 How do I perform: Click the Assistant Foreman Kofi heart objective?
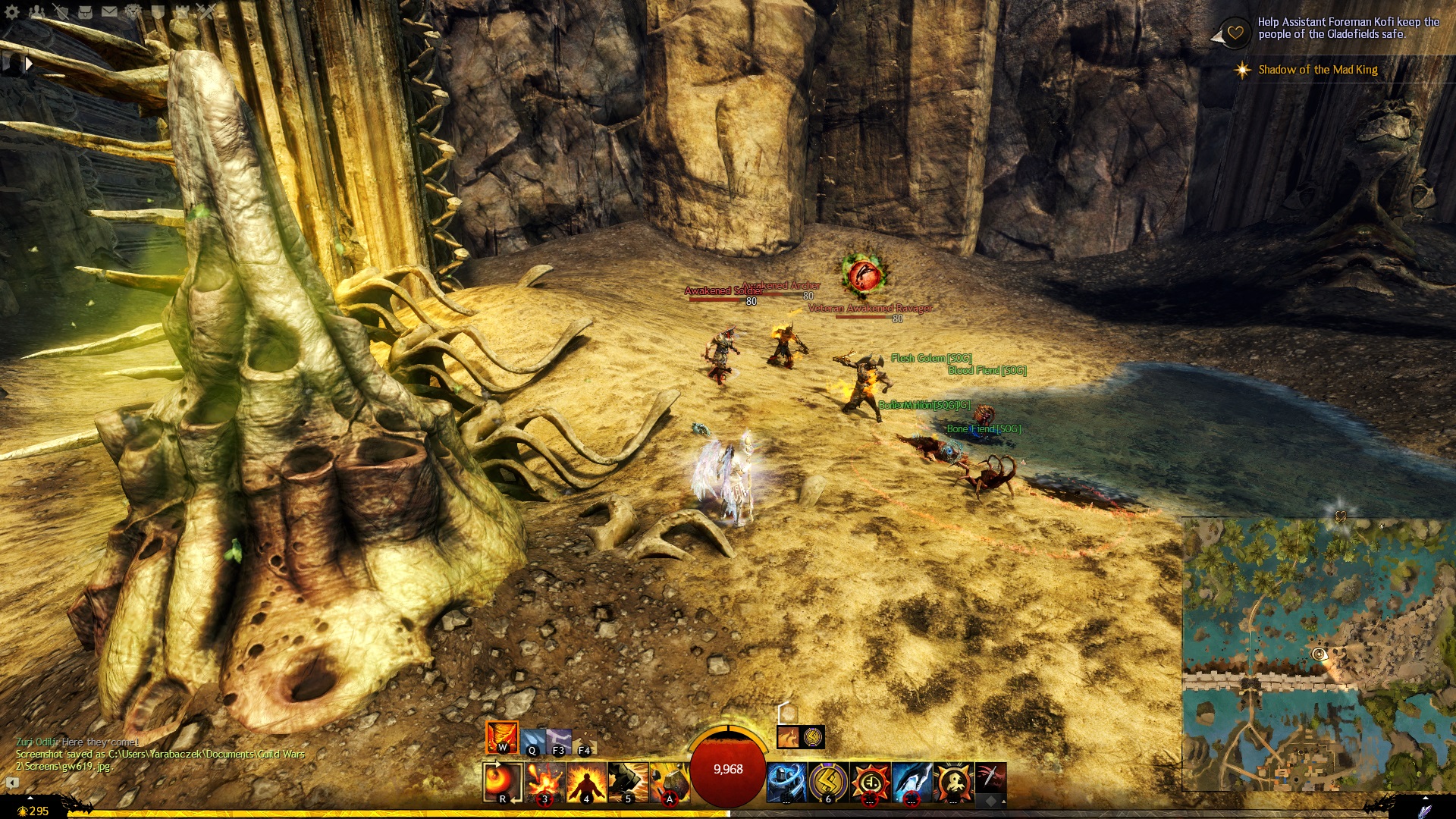point(1235,33)
